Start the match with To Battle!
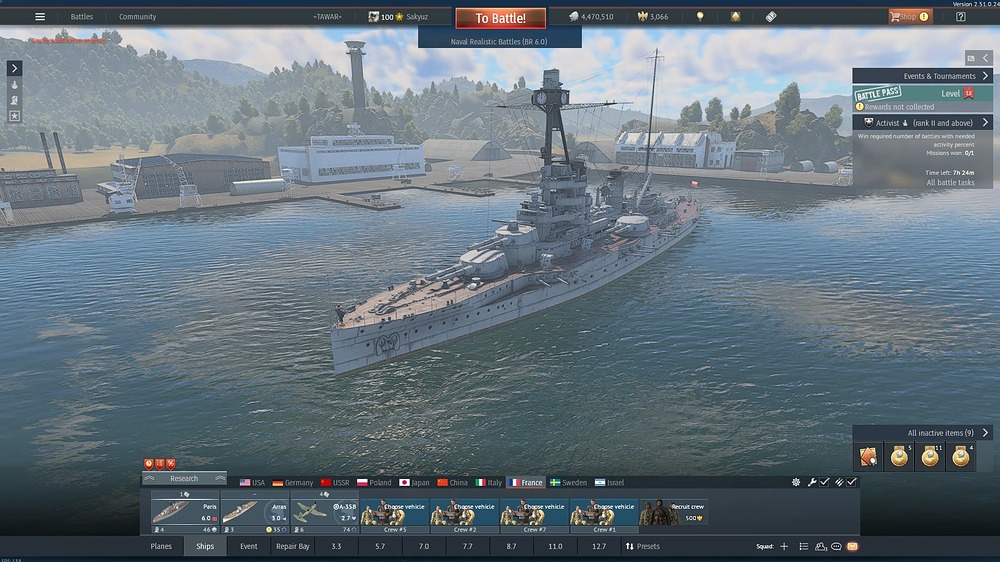Image resolution: width=1000 pixels, height=562 pixels. [500, 18]
